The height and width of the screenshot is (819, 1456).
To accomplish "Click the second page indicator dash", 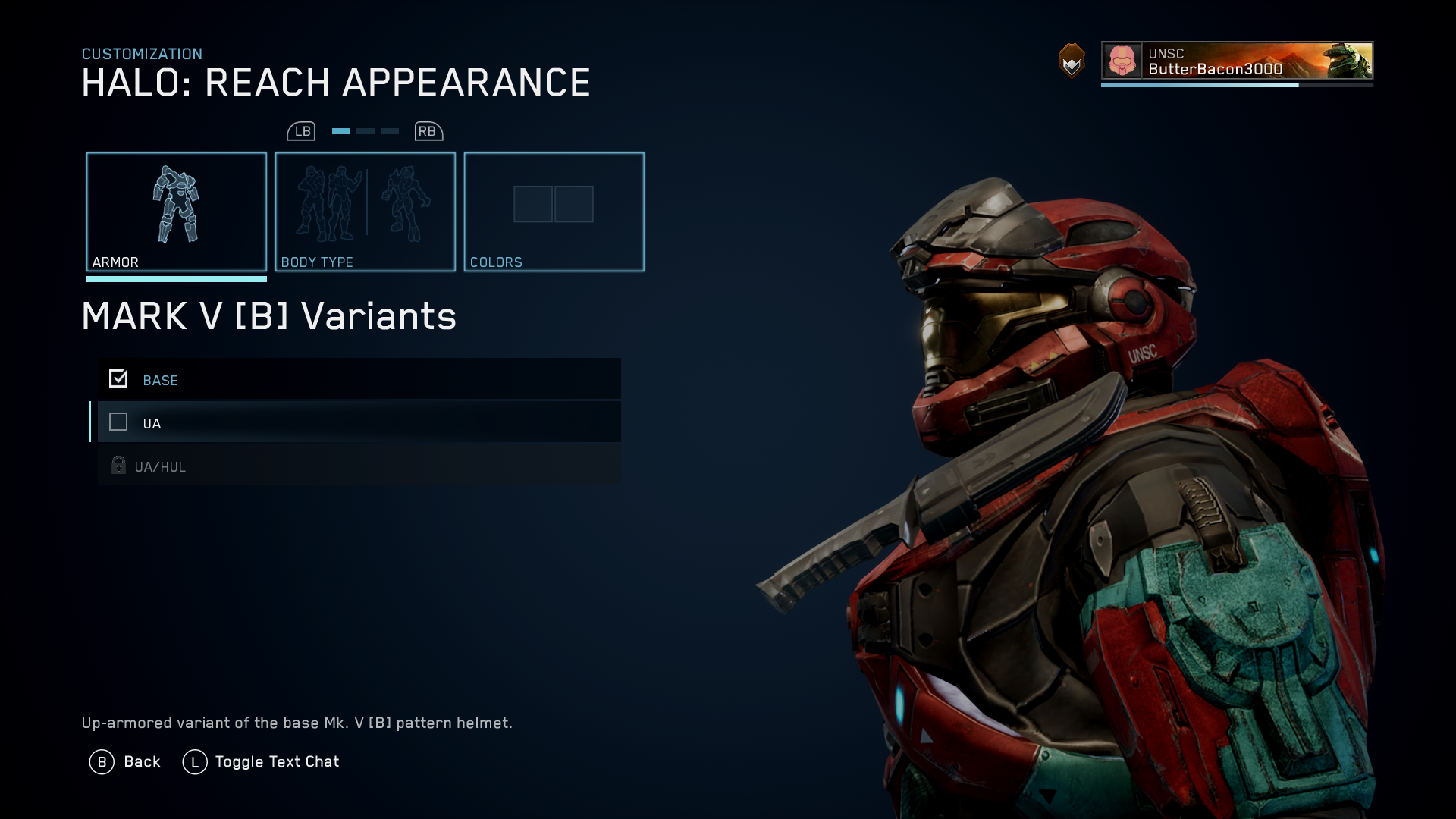I will tap(365, 130).
